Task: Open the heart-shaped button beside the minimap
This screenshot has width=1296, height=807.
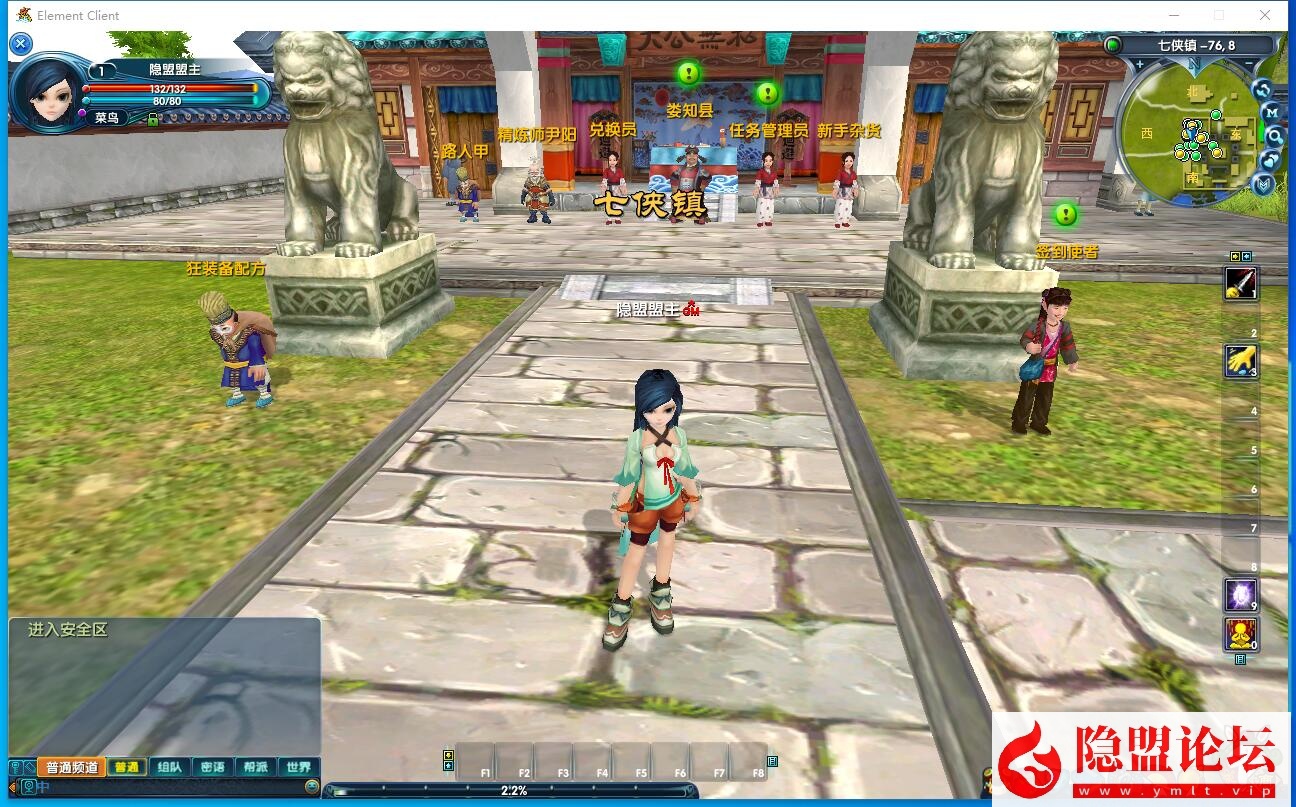Action: 1270,160
